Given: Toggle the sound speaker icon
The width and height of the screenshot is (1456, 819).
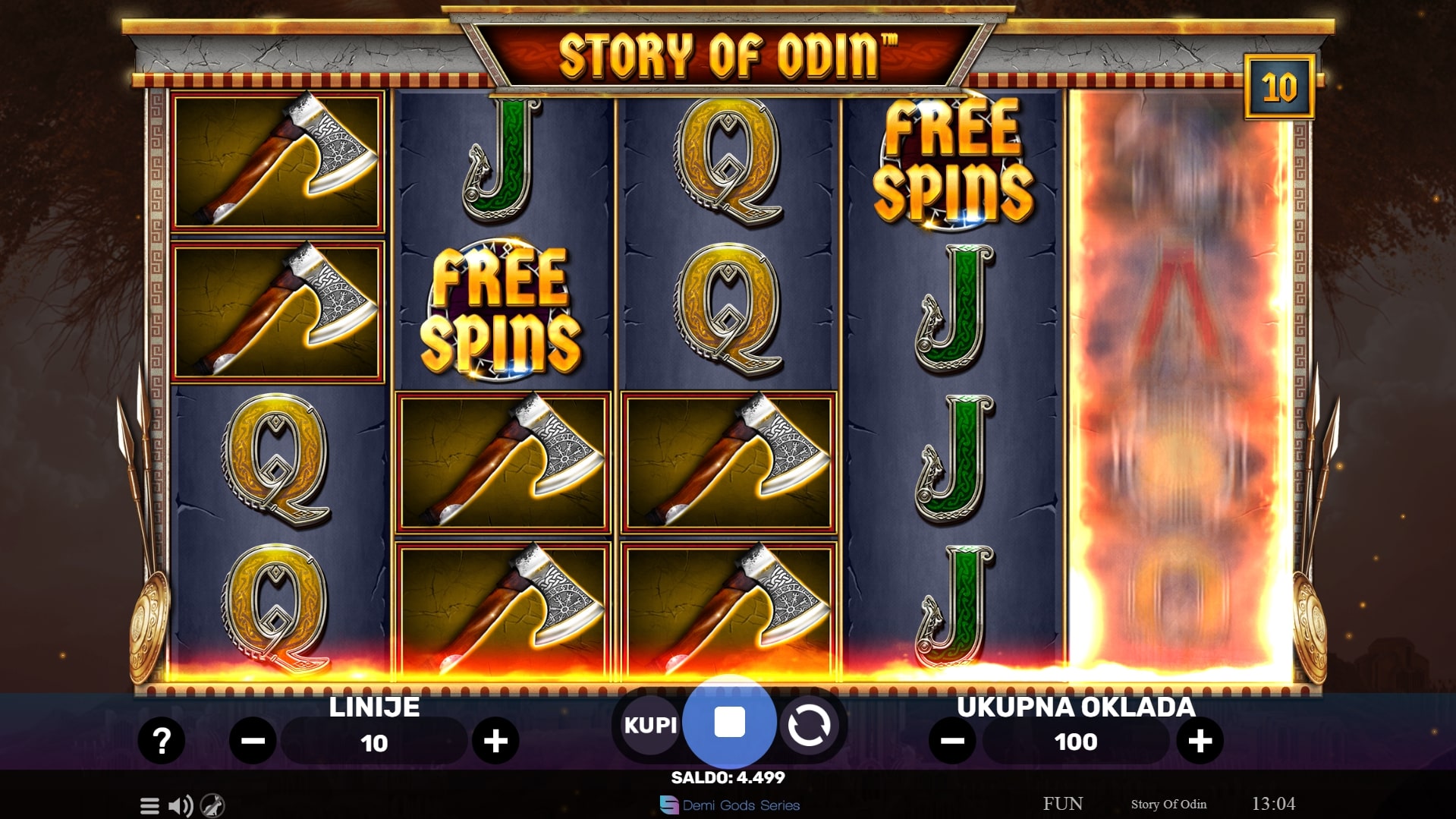Looking at the screenshot, I should (180, 805).
